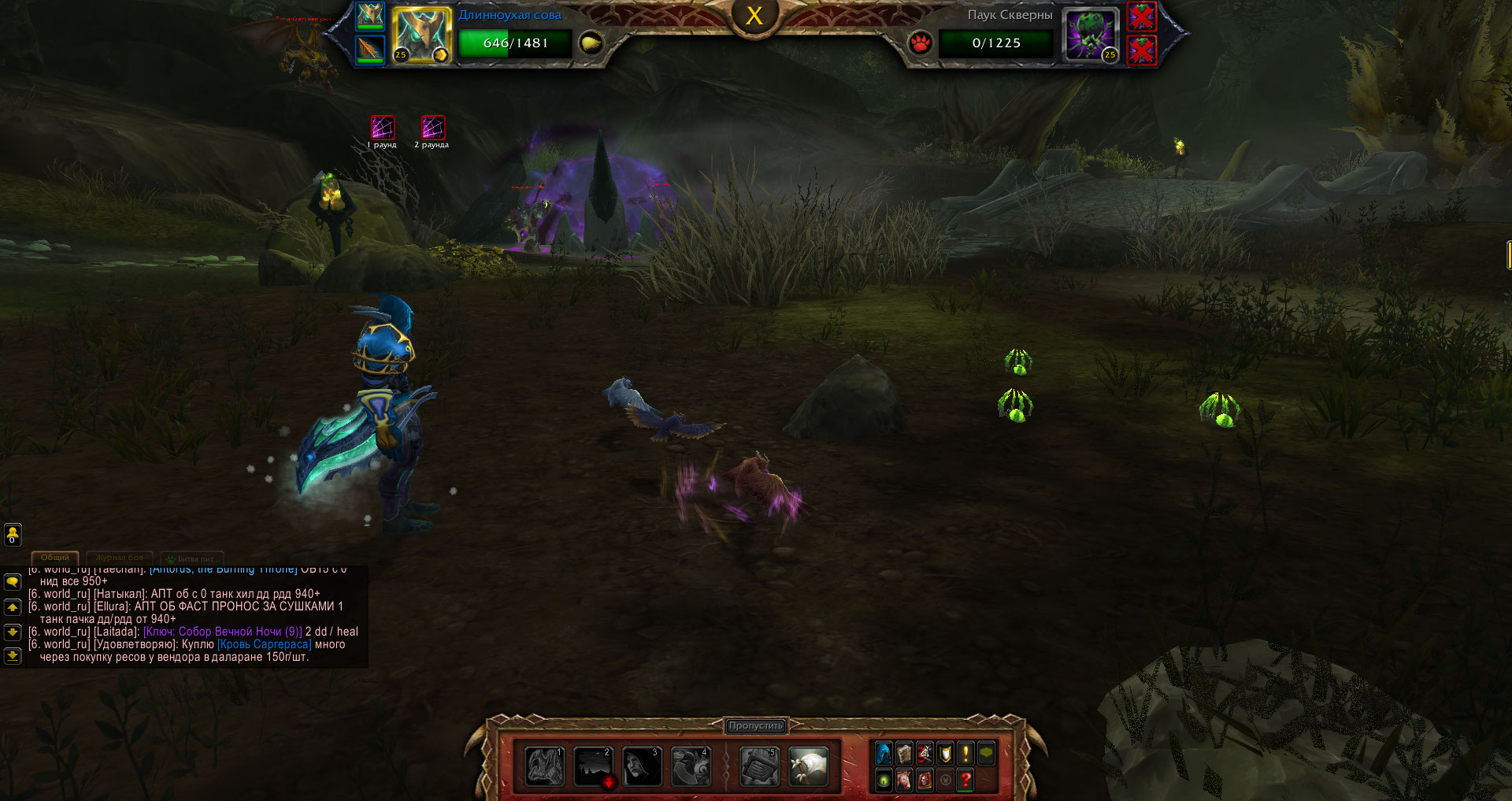Open the swap pet action slot

[691, 766]
